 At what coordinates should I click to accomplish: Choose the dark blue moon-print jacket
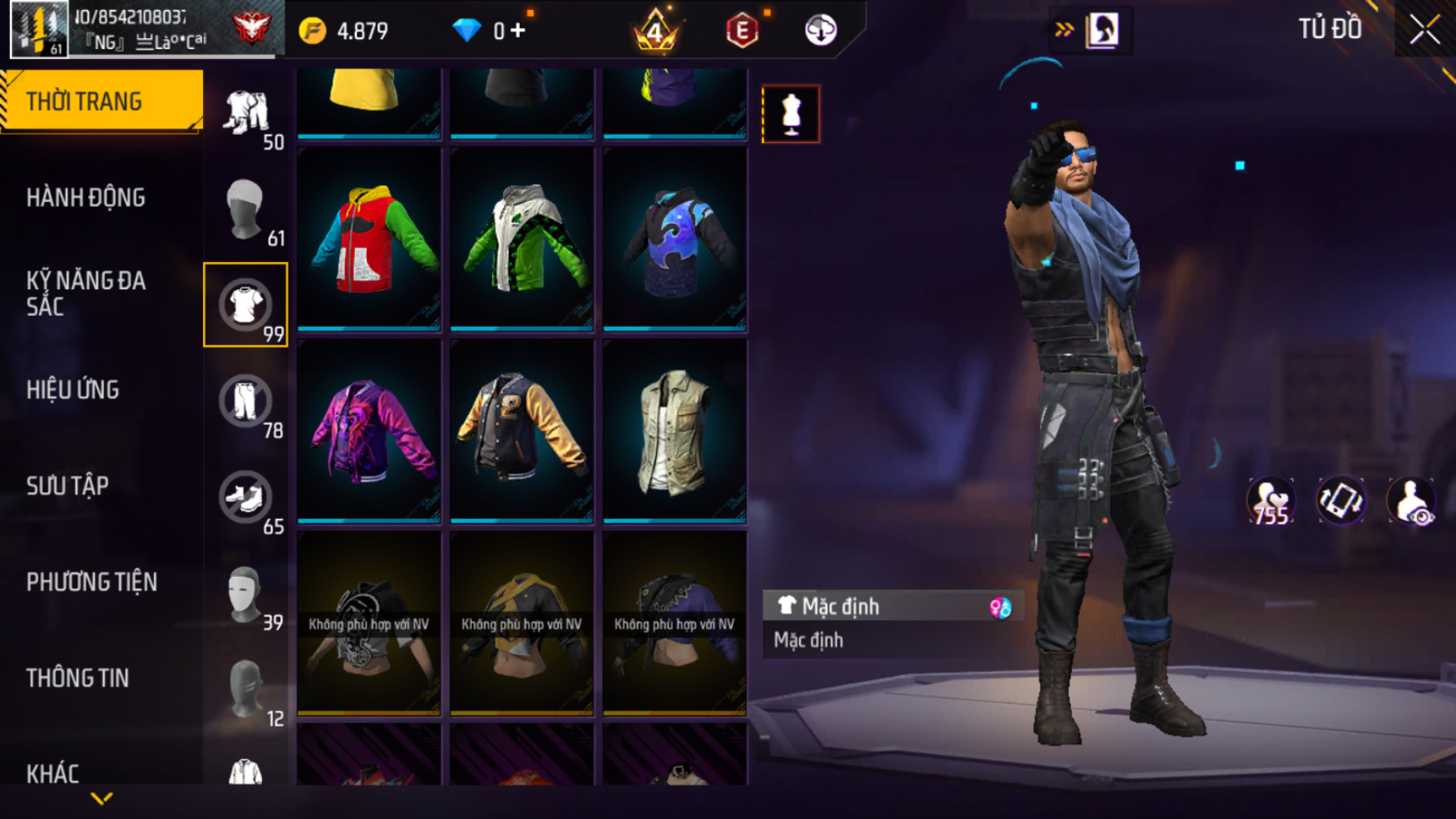(674, 239)
